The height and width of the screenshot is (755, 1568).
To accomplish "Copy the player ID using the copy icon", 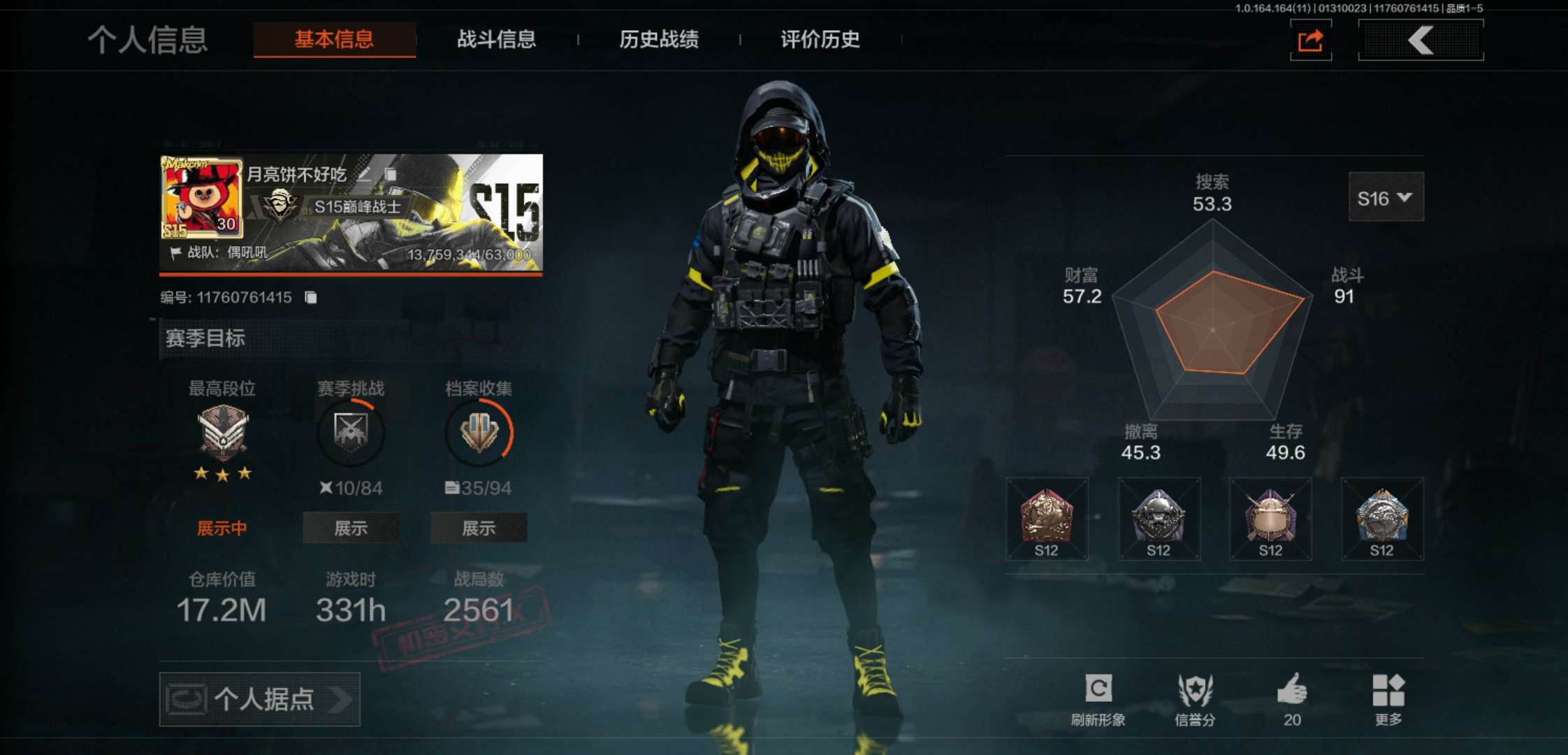I will pos(310,296).
